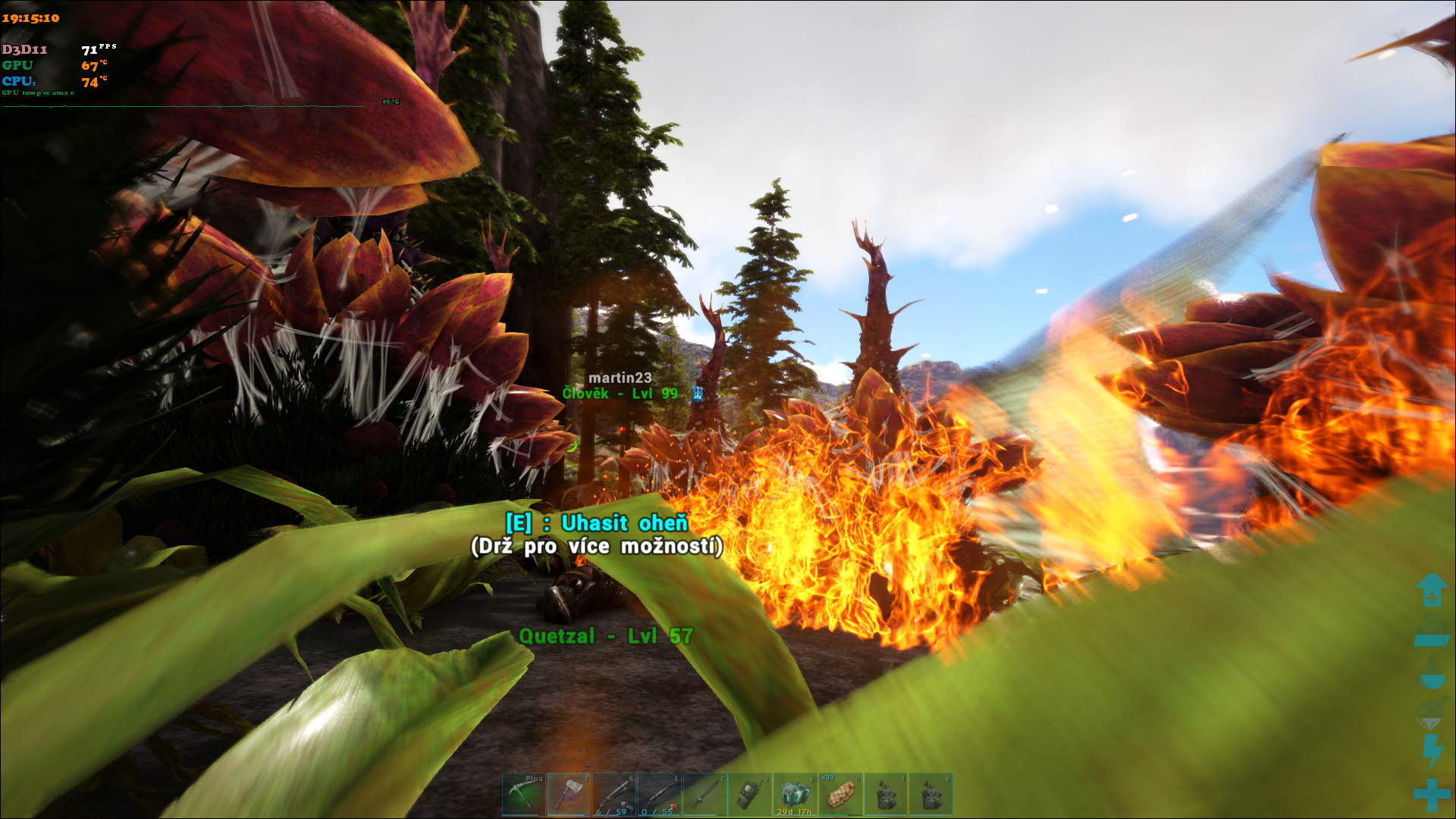
Task: Click the level-up arrow icon
Action: pos(1432,589)
